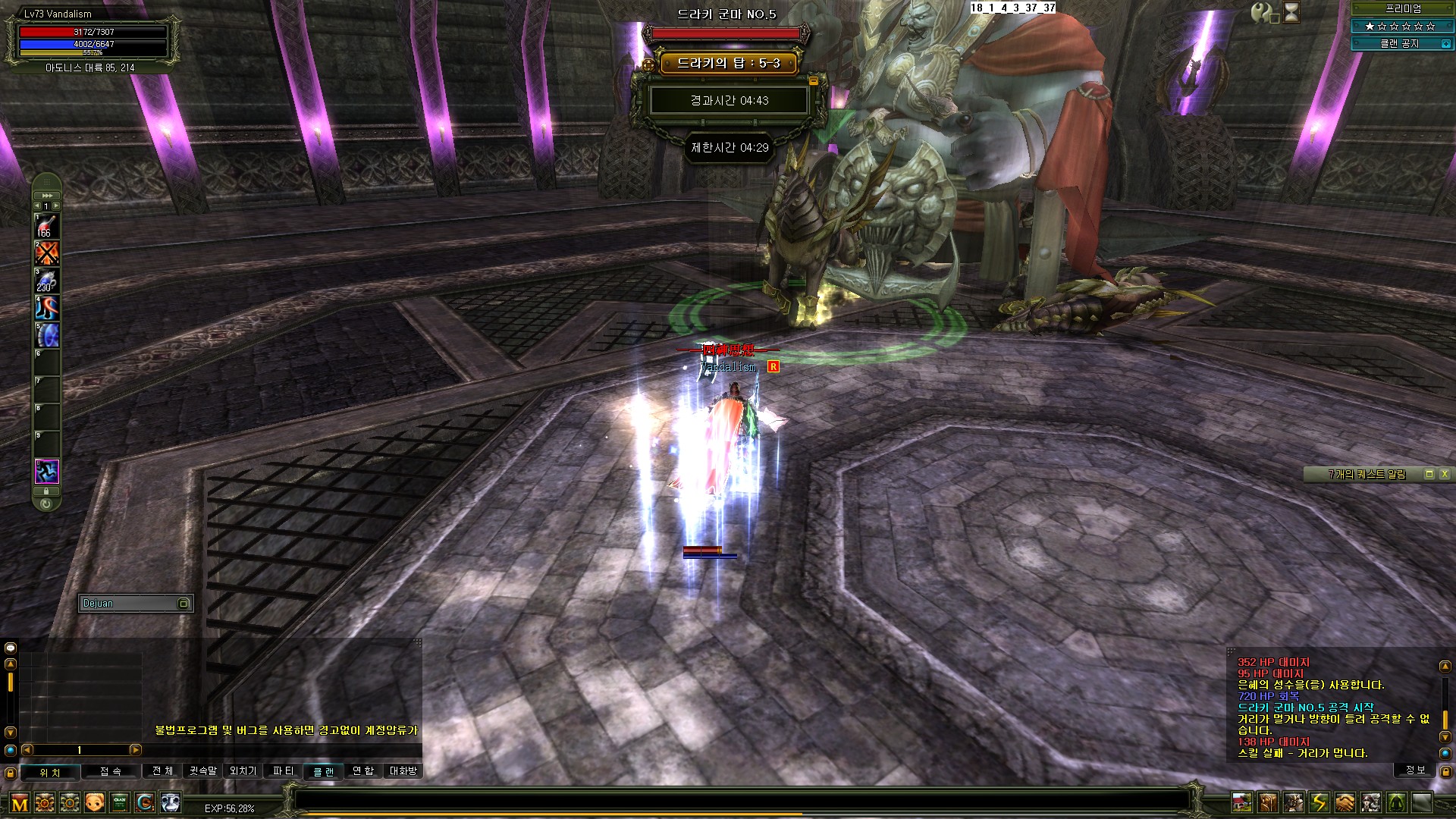Activate the running figure skill at hotbar bottom
The height and width of the screenshot is (819, 1456).
pyautogui.click(x=46, y=472)
